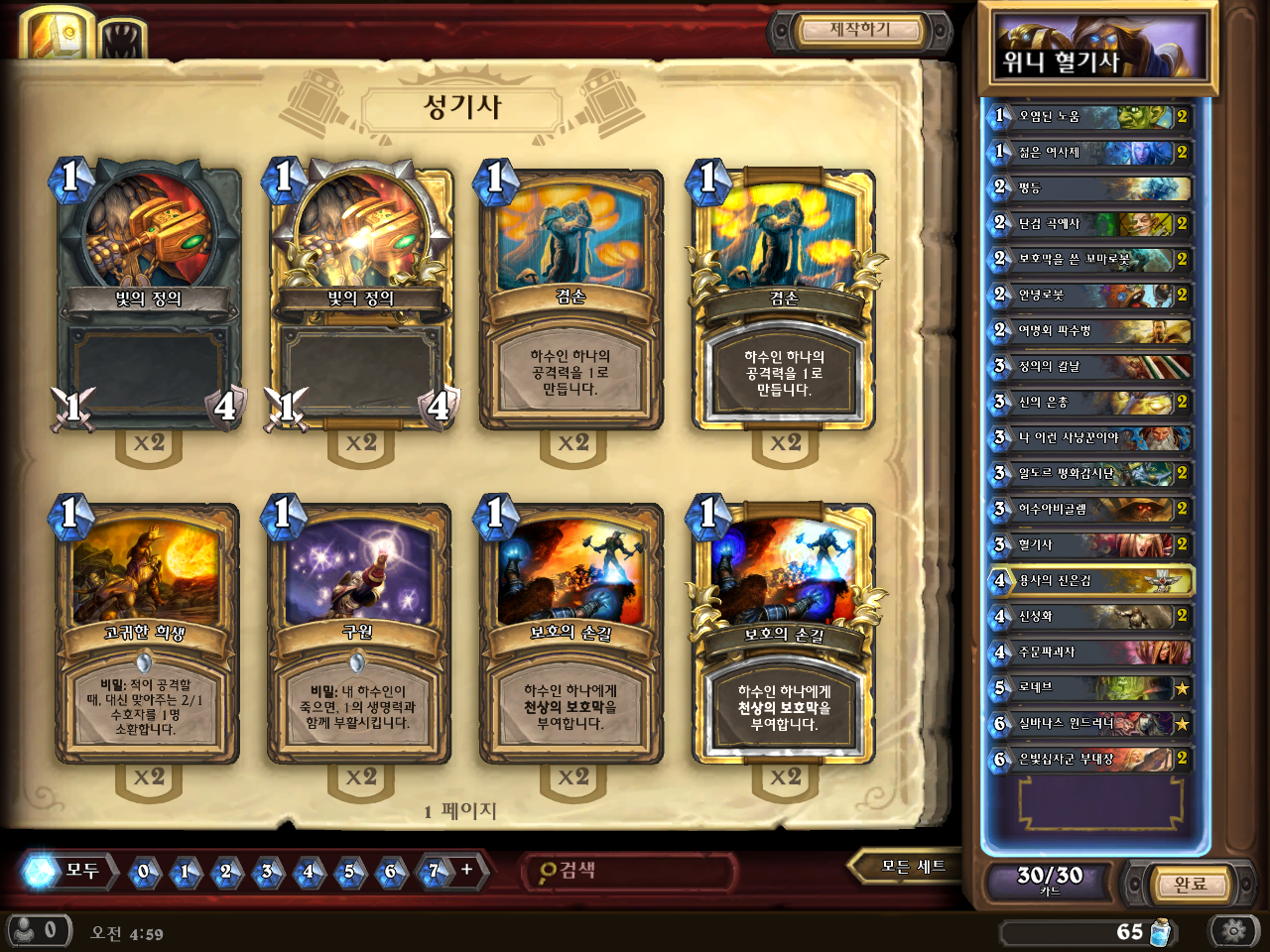Click the 완료 button to finish deck
This screenshot has width=1270, height=952.
1189,884
